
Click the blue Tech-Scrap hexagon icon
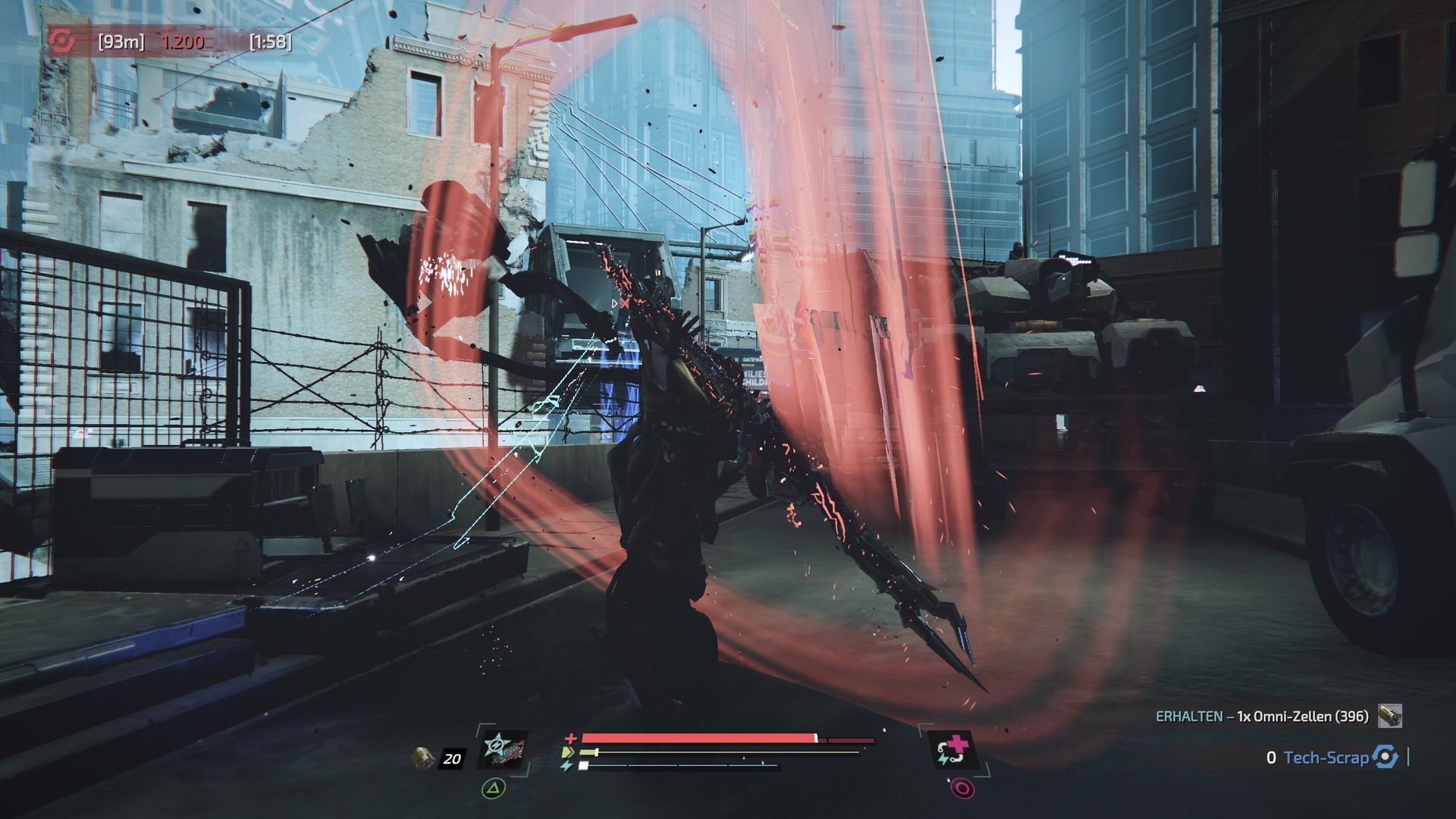click(1385, 757)
